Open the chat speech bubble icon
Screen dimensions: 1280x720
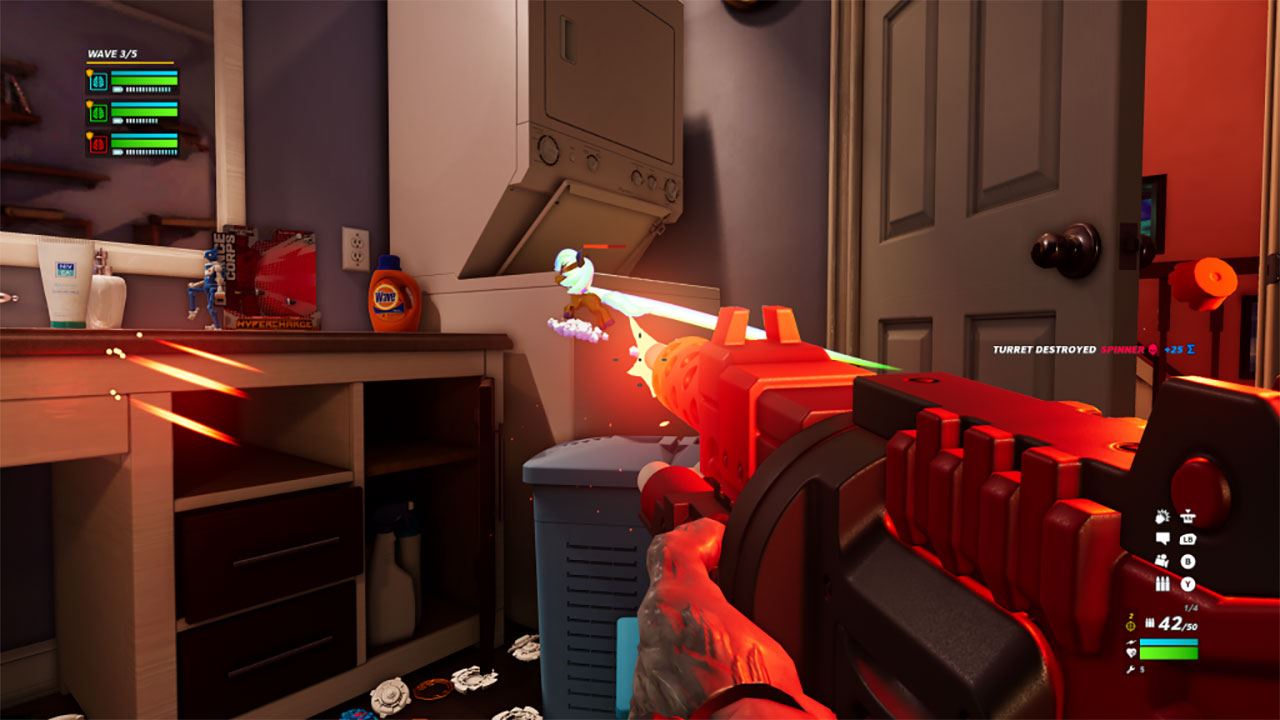pos(1162,539)
